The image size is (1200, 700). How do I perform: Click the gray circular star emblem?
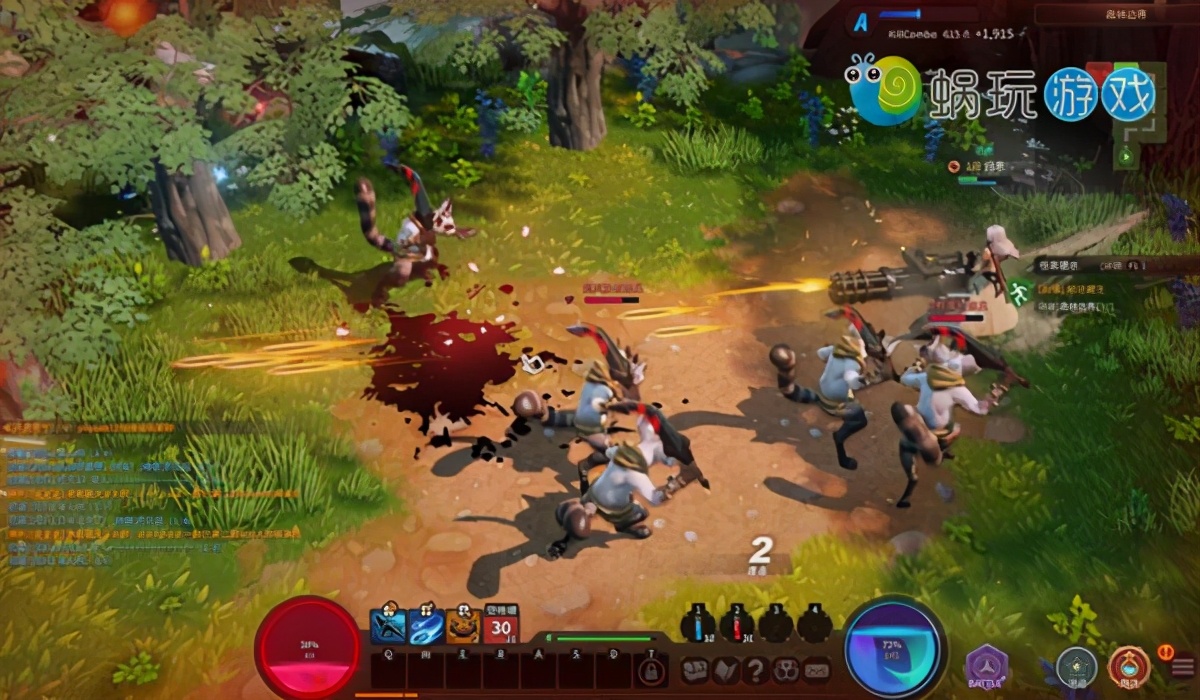tap(1077, 665)
